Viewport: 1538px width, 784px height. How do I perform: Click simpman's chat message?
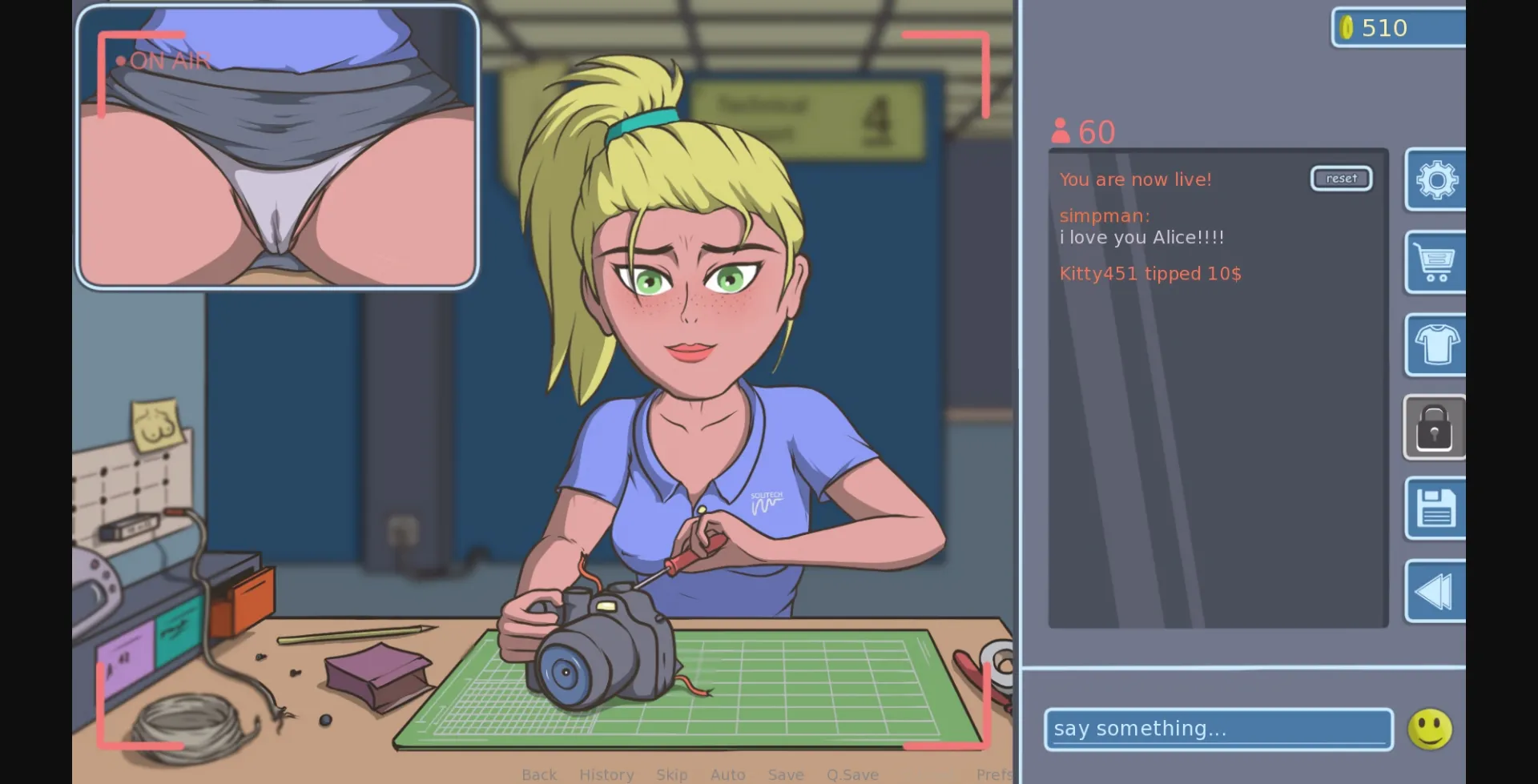pos(1141,226)
